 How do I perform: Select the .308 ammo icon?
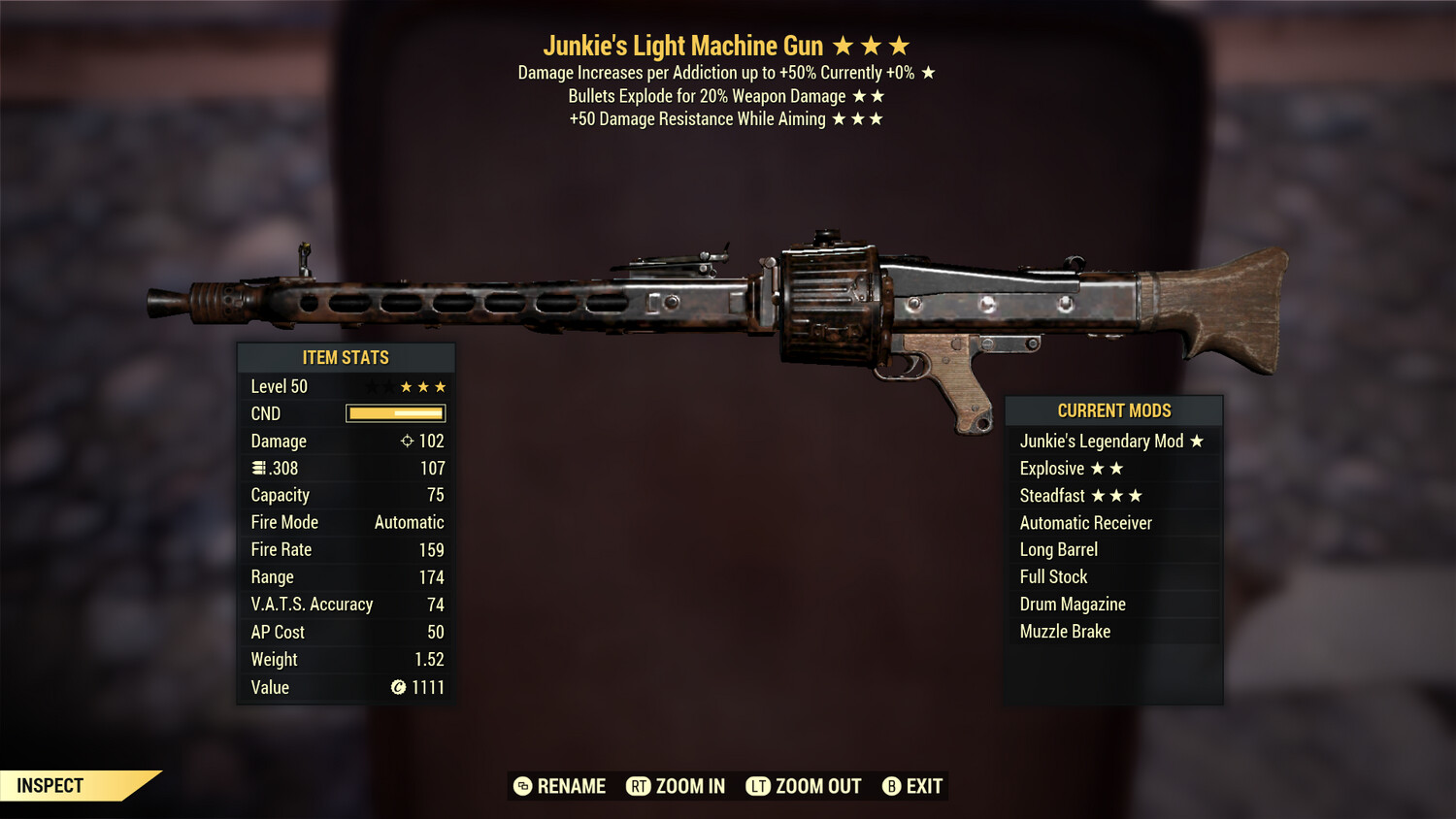coord(258,468)
